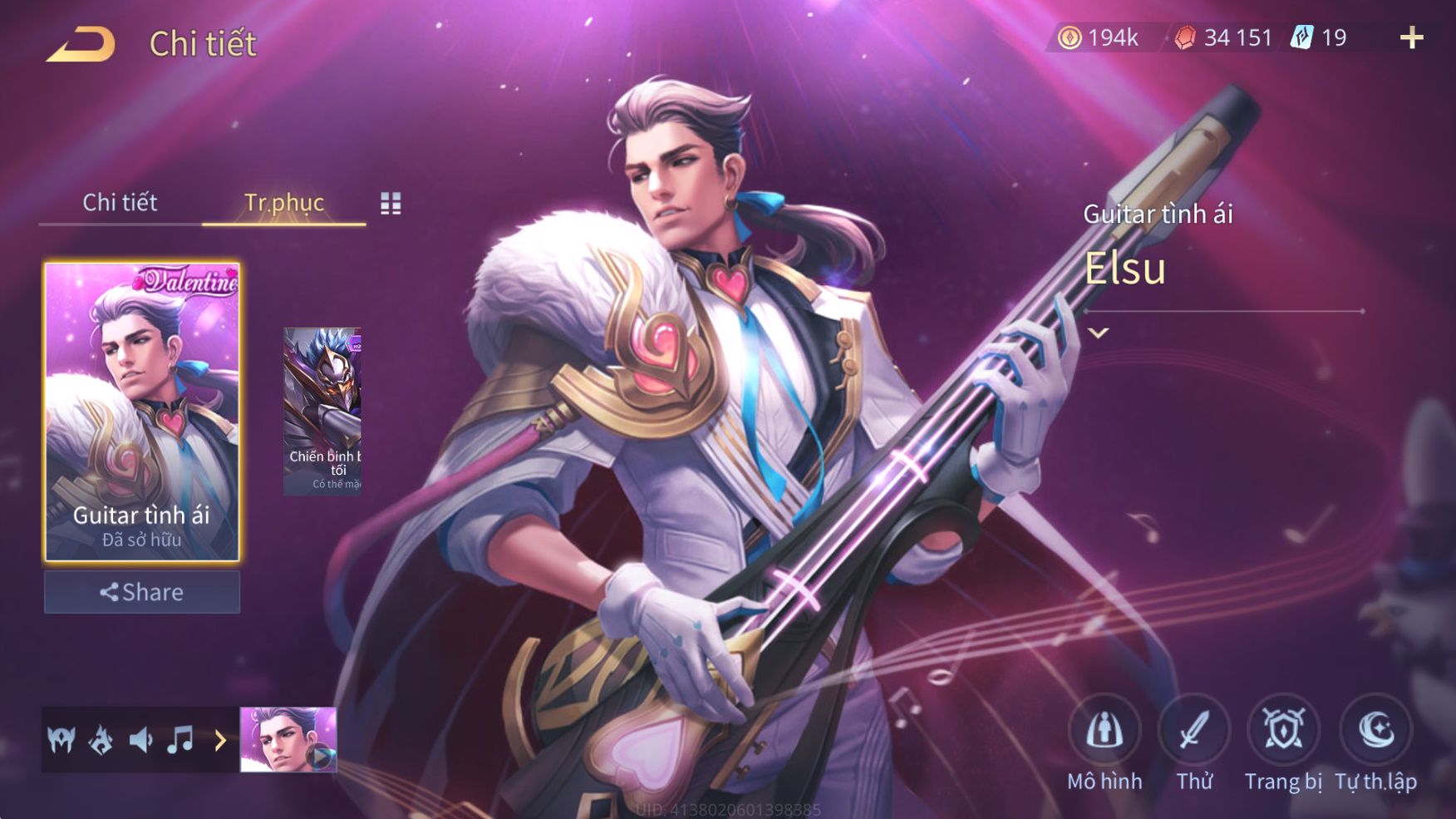
Task: Select the Guitar tình ái skin card
Action: tap(142, 412)
